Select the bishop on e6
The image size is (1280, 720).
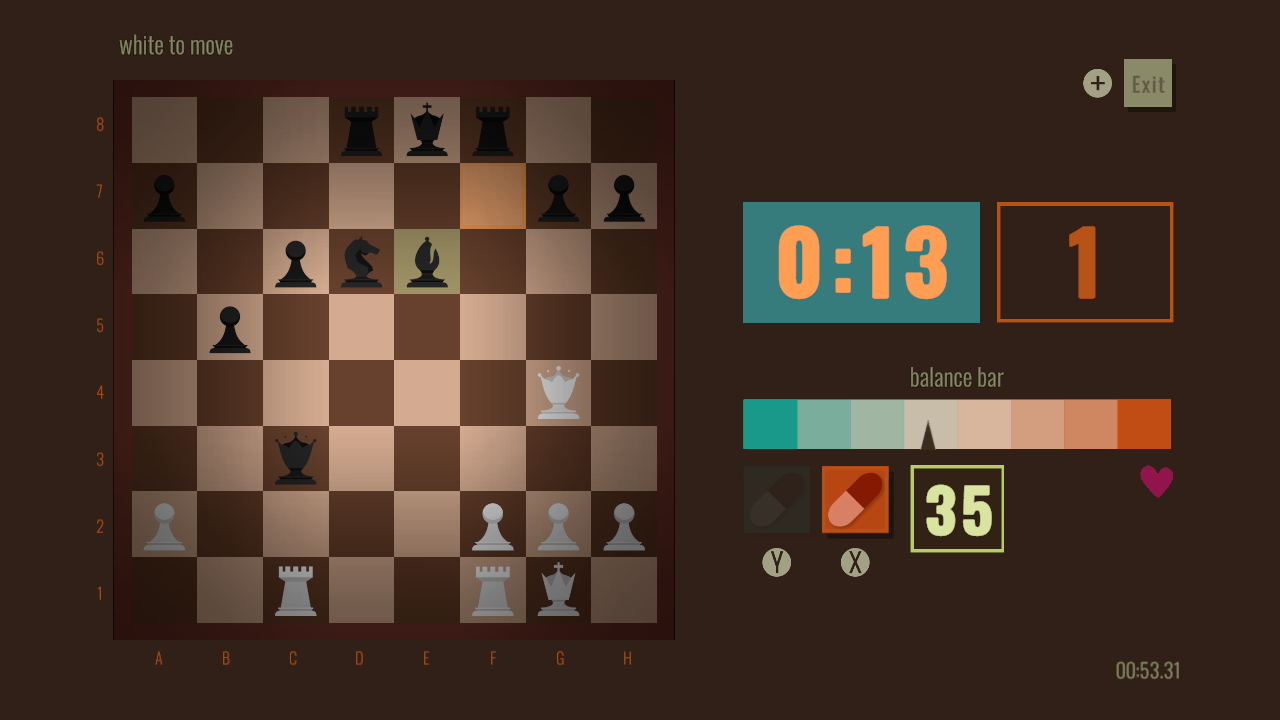pos(426,258)
